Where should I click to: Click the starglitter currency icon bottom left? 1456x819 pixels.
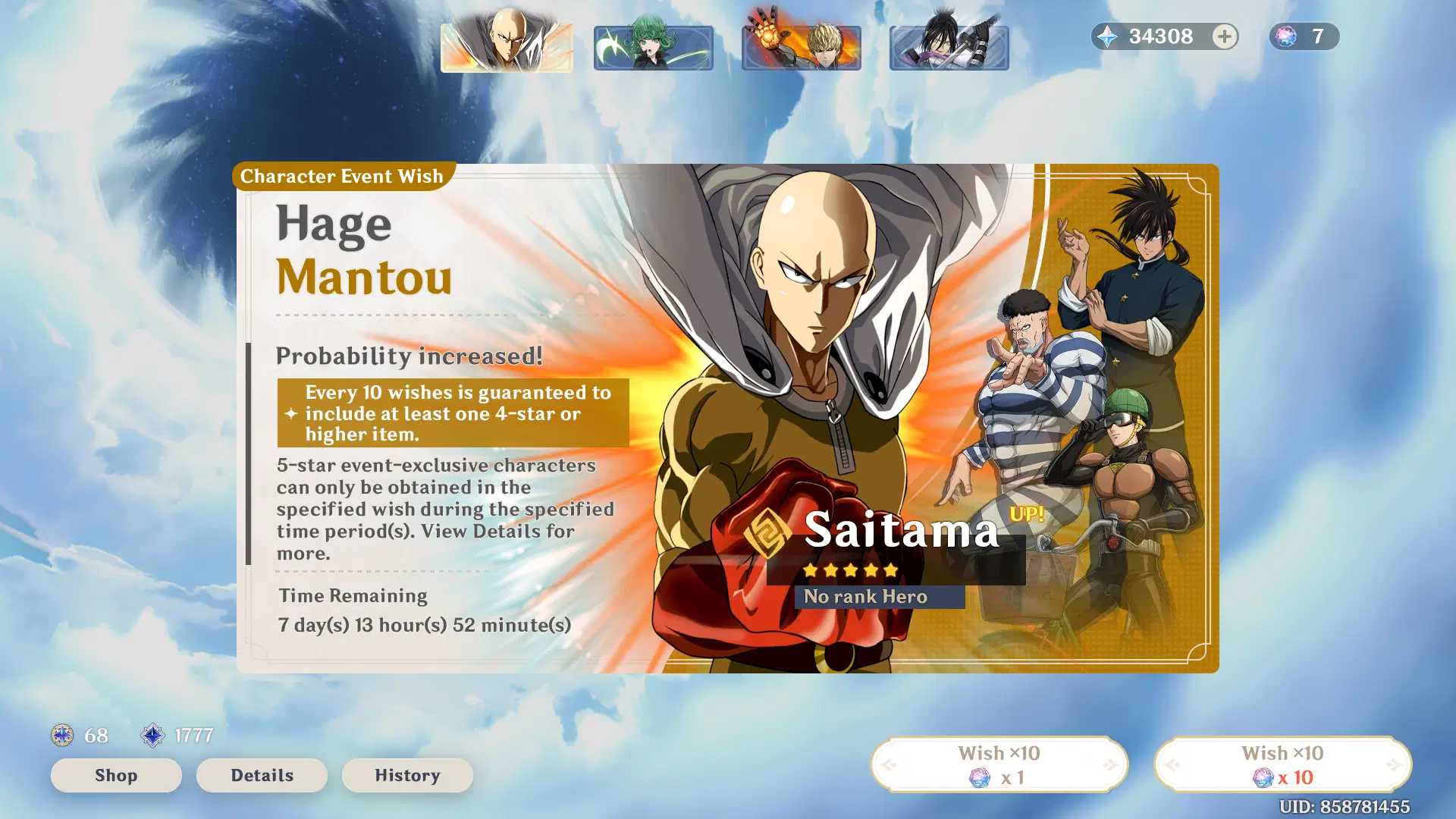tap(61, 734)
